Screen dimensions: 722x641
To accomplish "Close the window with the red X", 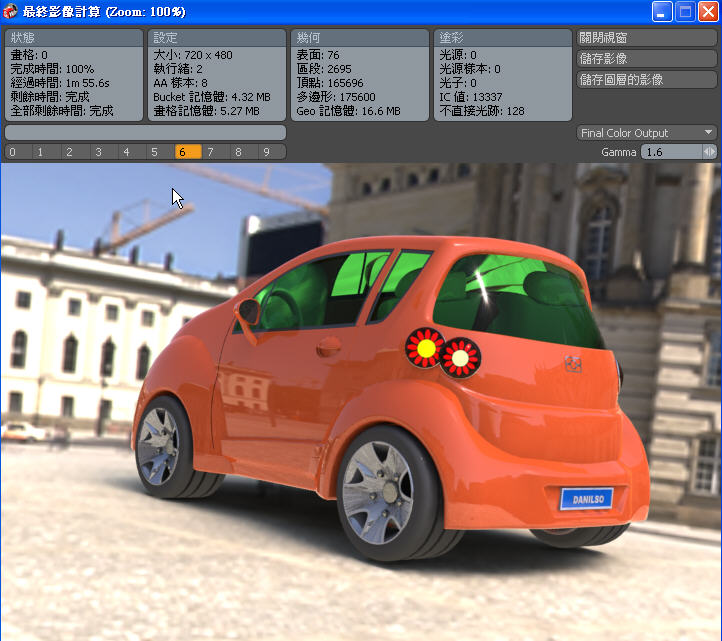I will coord(708,12).
